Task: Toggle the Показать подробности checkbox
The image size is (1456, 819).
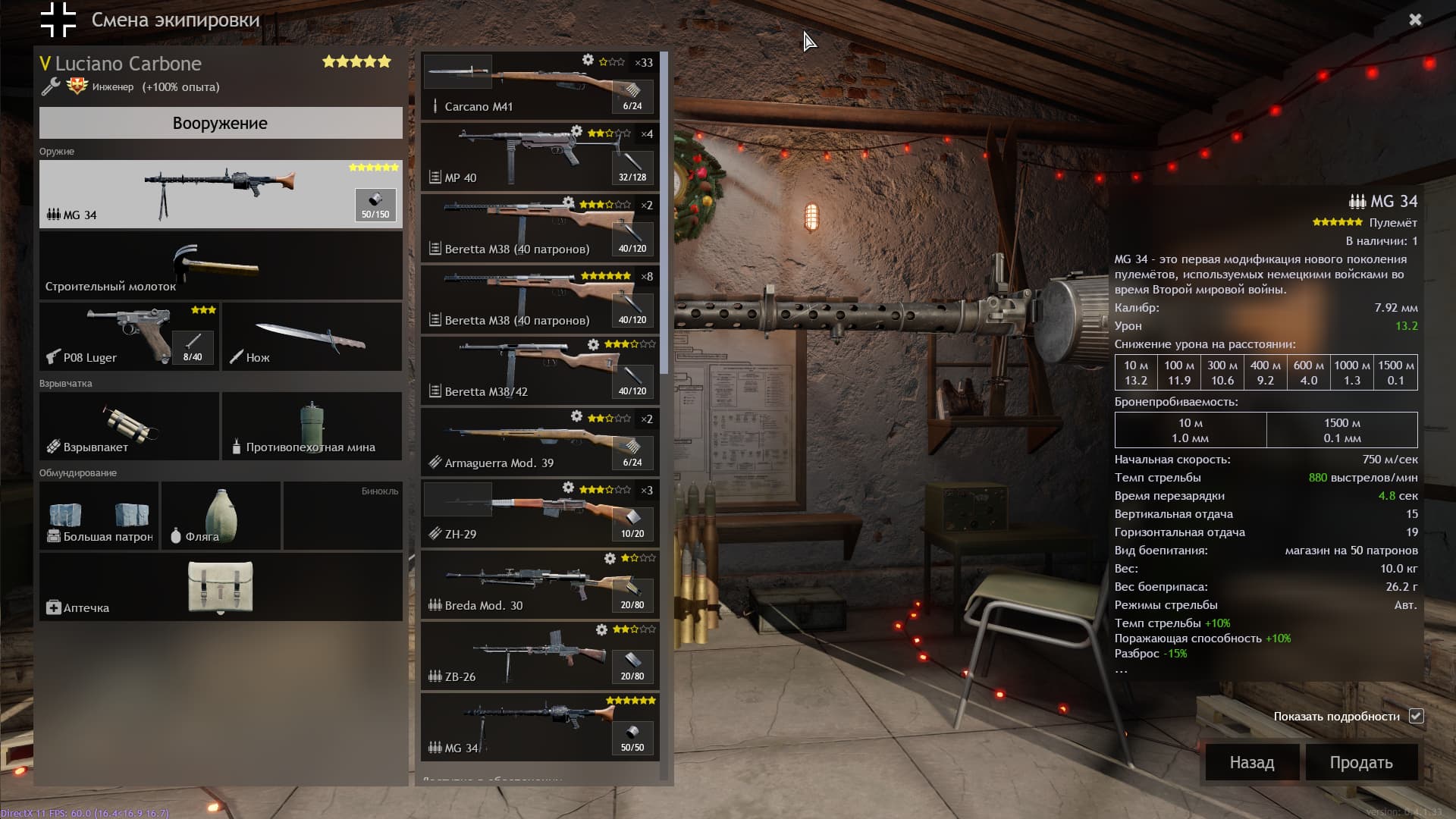Action: 1416,716
